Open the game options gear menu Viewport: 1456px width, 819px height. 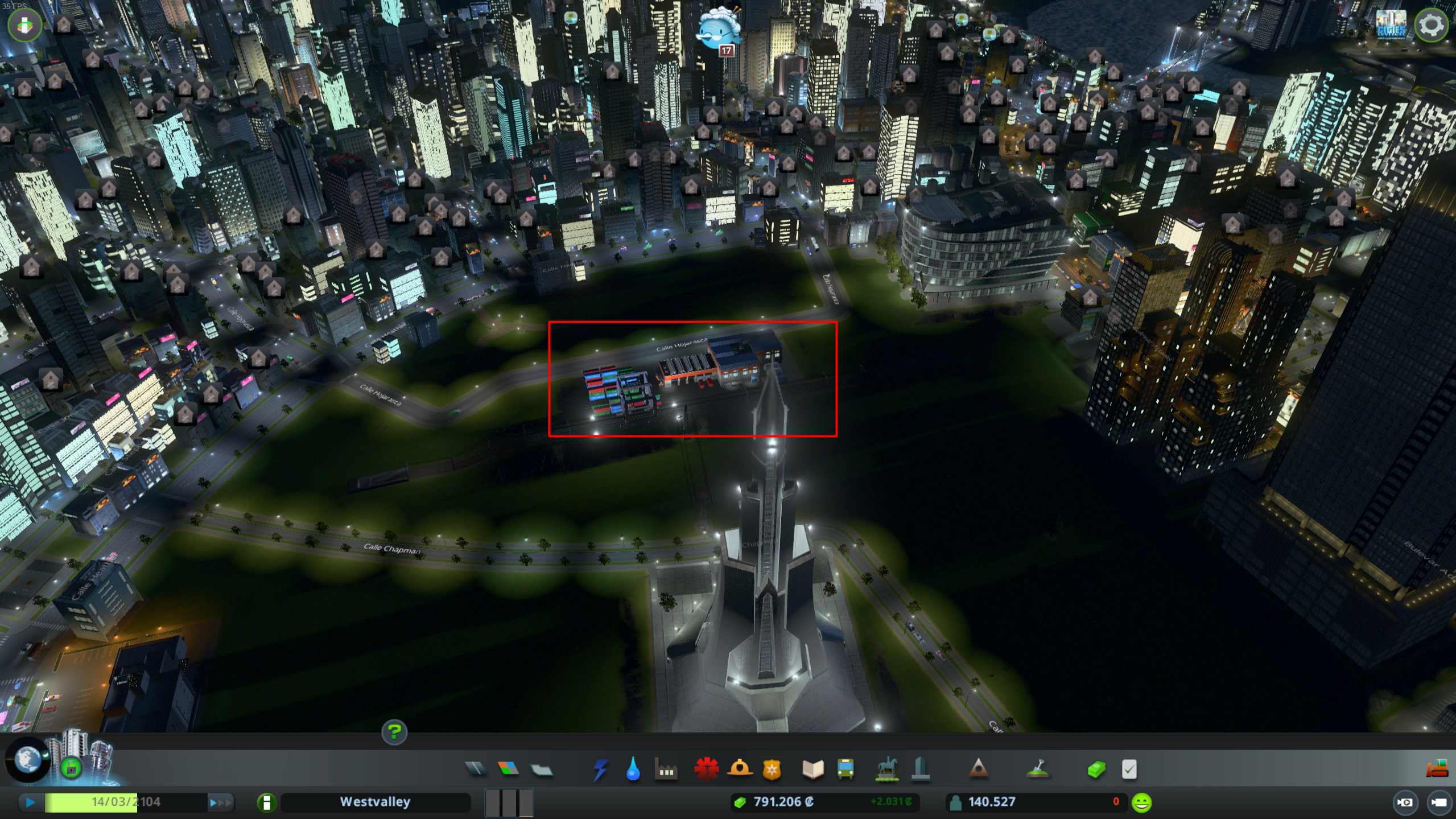click(1432, 23)
